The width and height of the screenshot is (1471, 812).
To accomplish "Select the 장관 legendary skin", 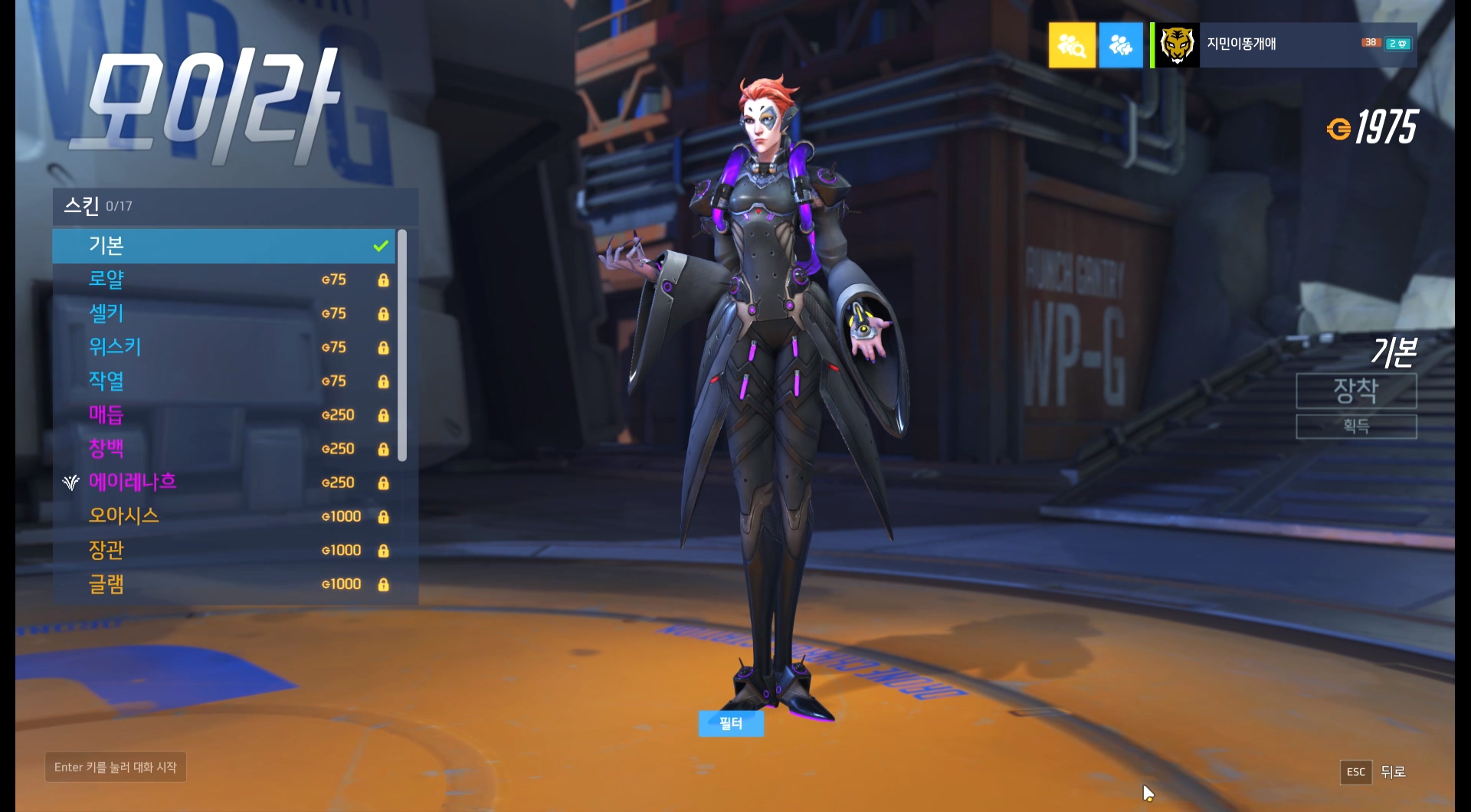I will (222, 550).
